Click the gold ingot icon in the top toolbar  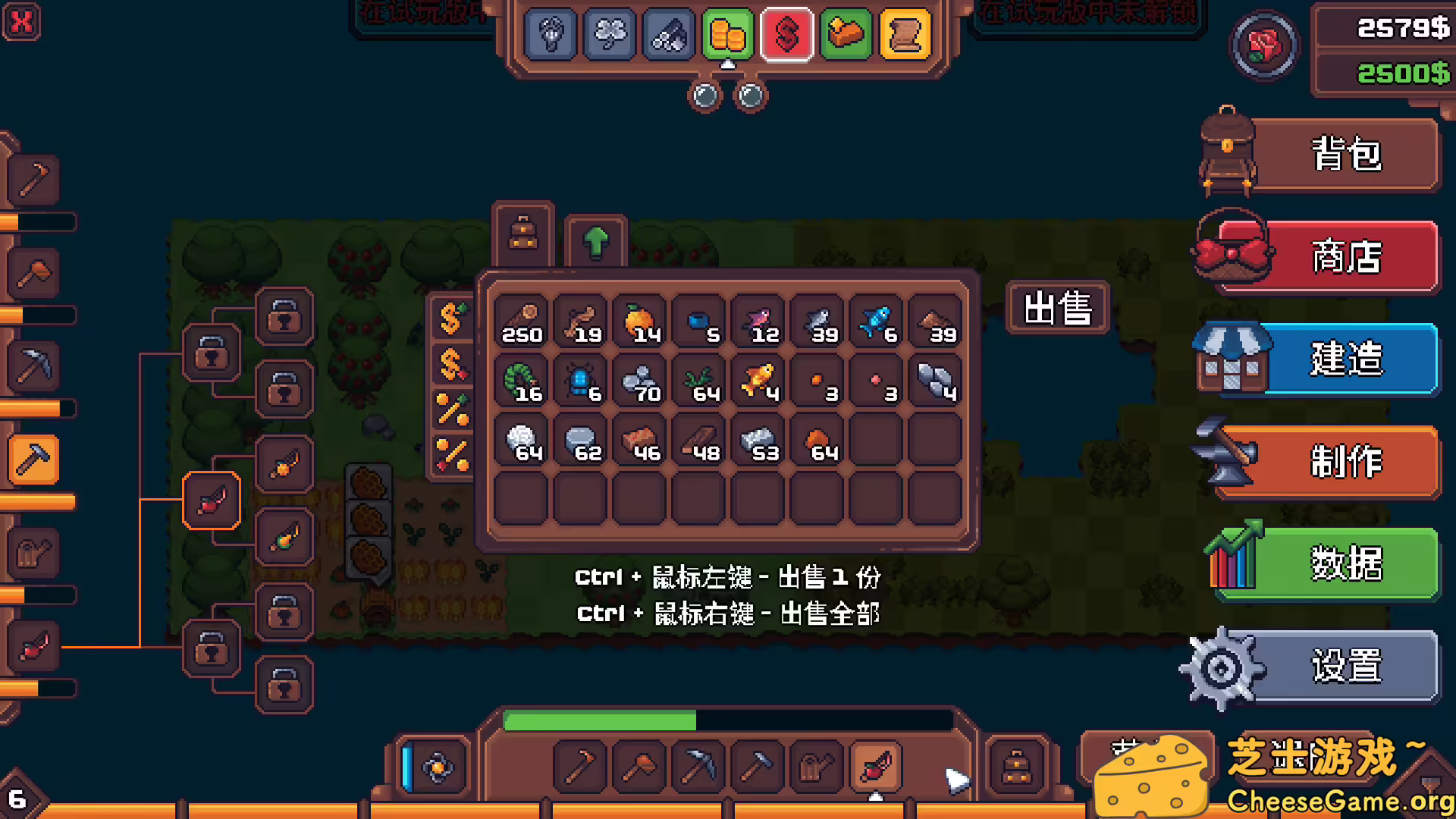click(x=847, y=34)
